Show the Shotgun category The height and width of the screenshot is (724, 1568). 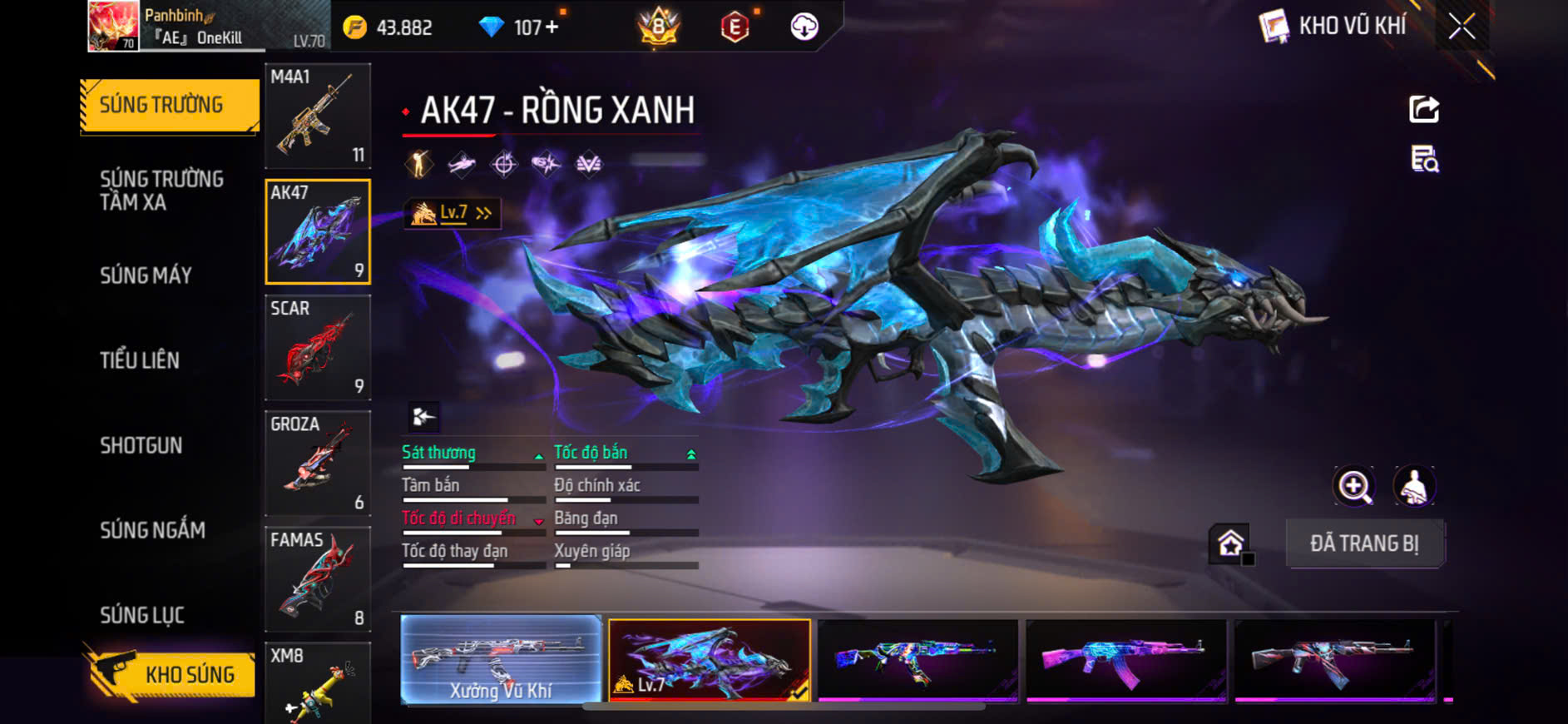click(x=141, y=445)
